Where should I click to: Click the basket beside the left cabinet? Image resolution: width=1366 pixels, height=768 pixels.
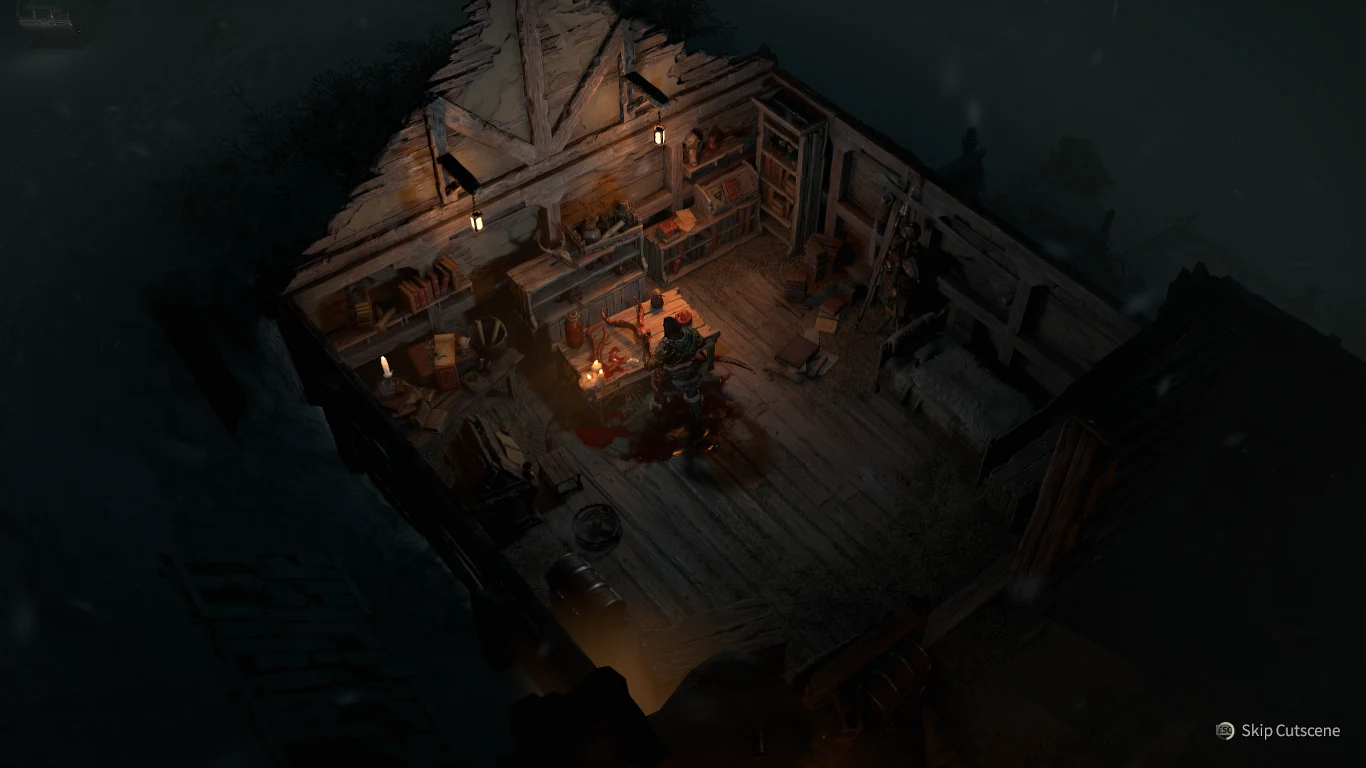pyautogui.click(x=487, y=335)
